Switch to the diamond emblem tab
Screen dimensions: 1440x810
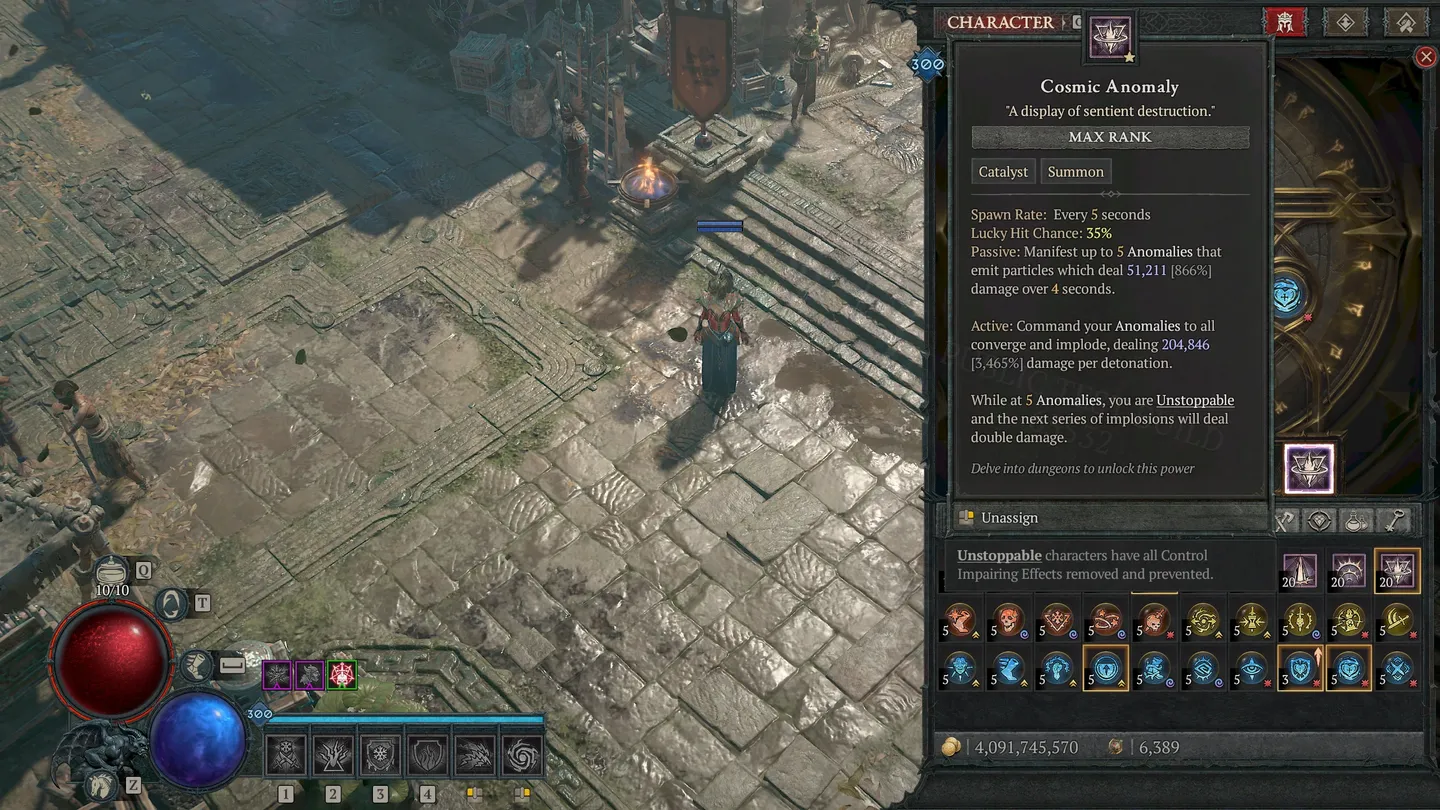1345,22
